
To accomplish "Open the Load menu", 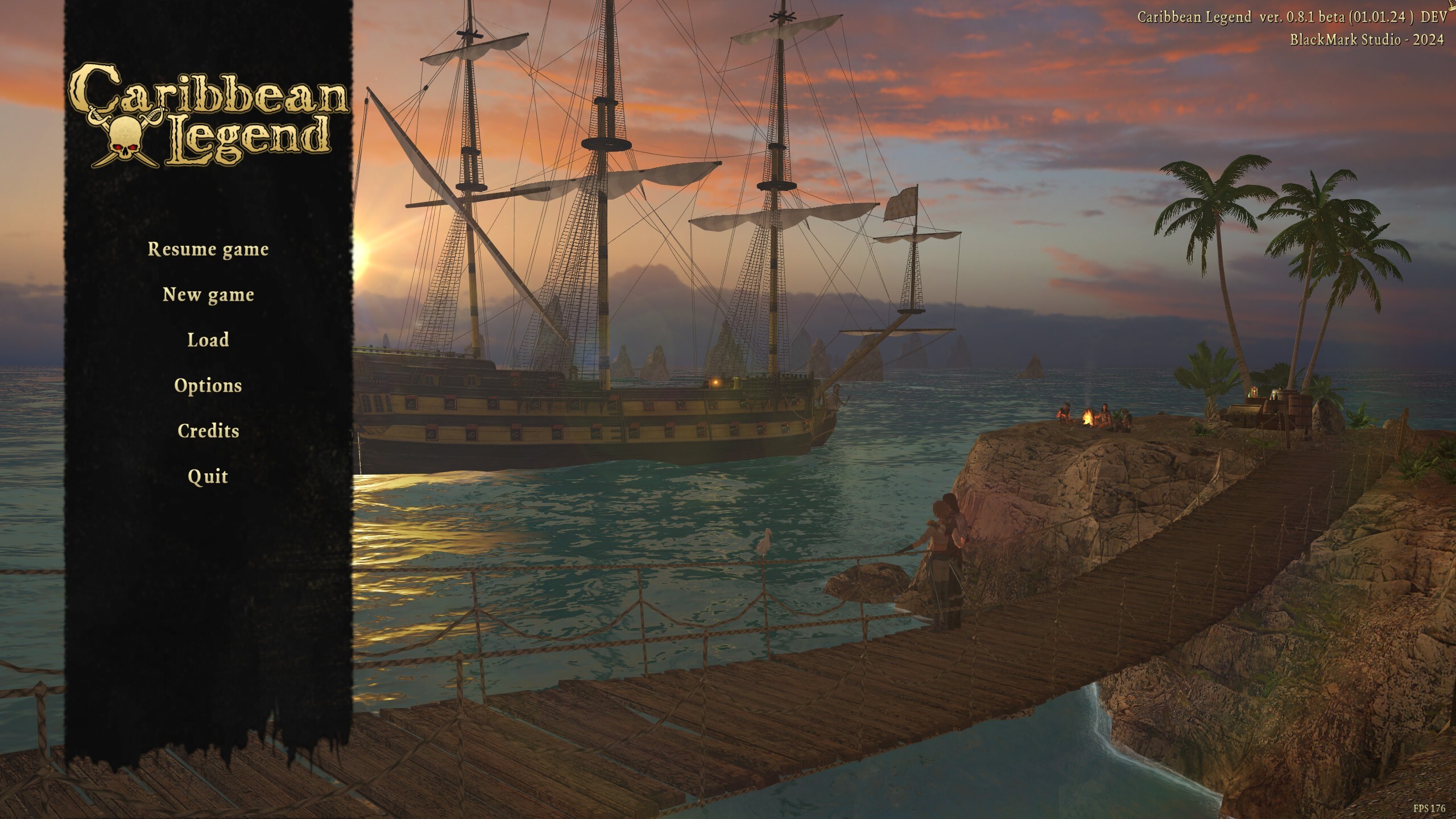I will [208, 340].
